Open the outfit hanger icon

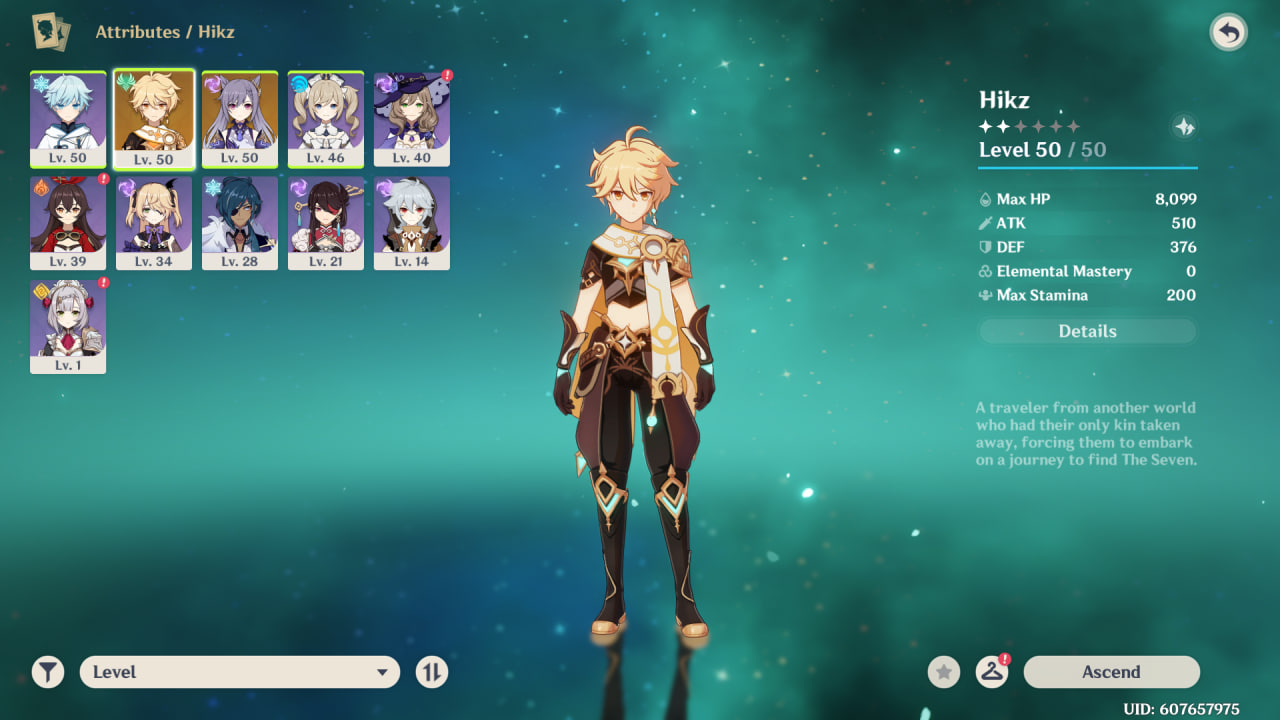coord(991,672)
